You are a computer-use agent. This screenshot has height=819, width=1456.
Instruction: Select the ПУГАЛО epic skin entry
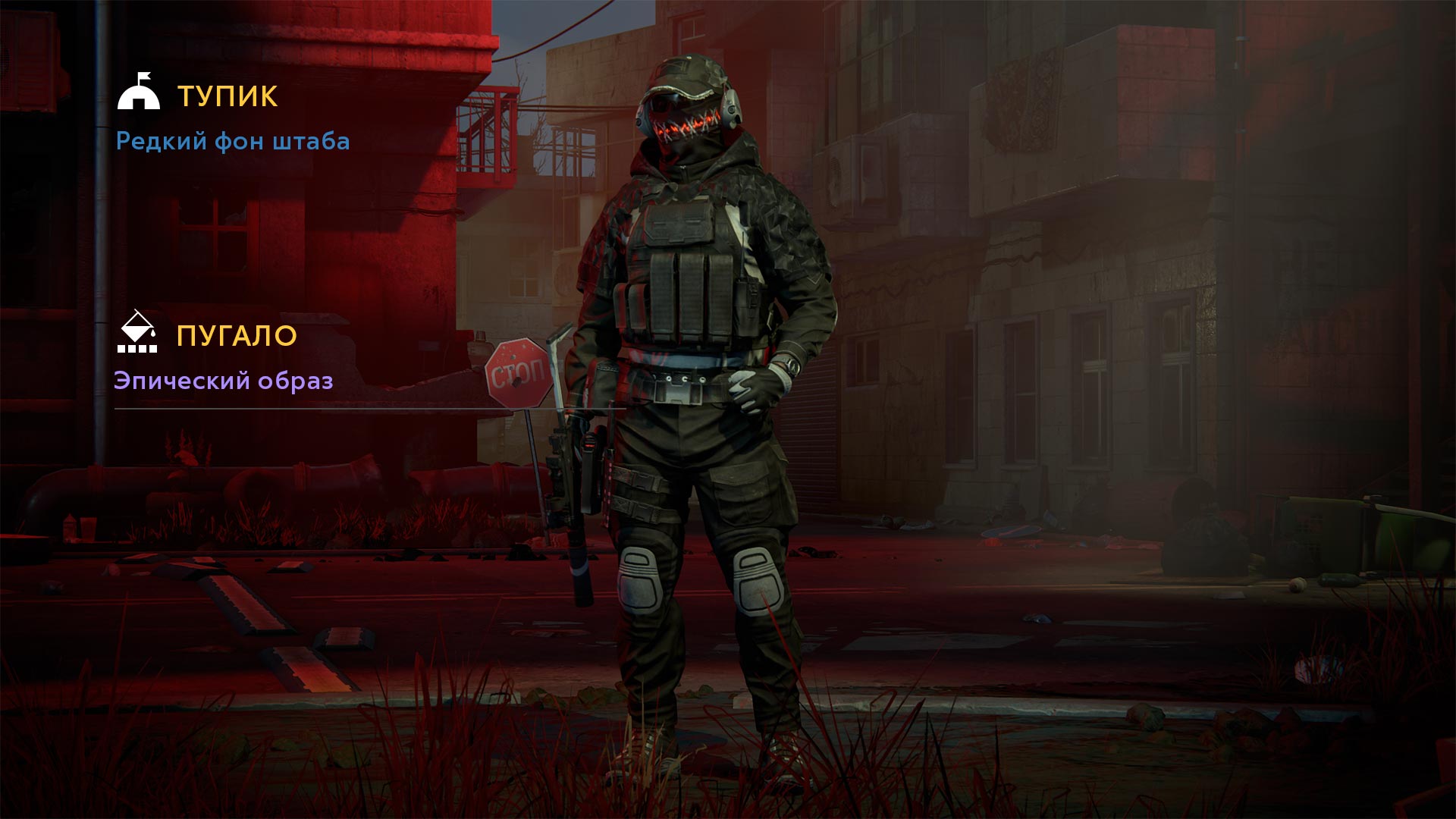coord(236,336)
